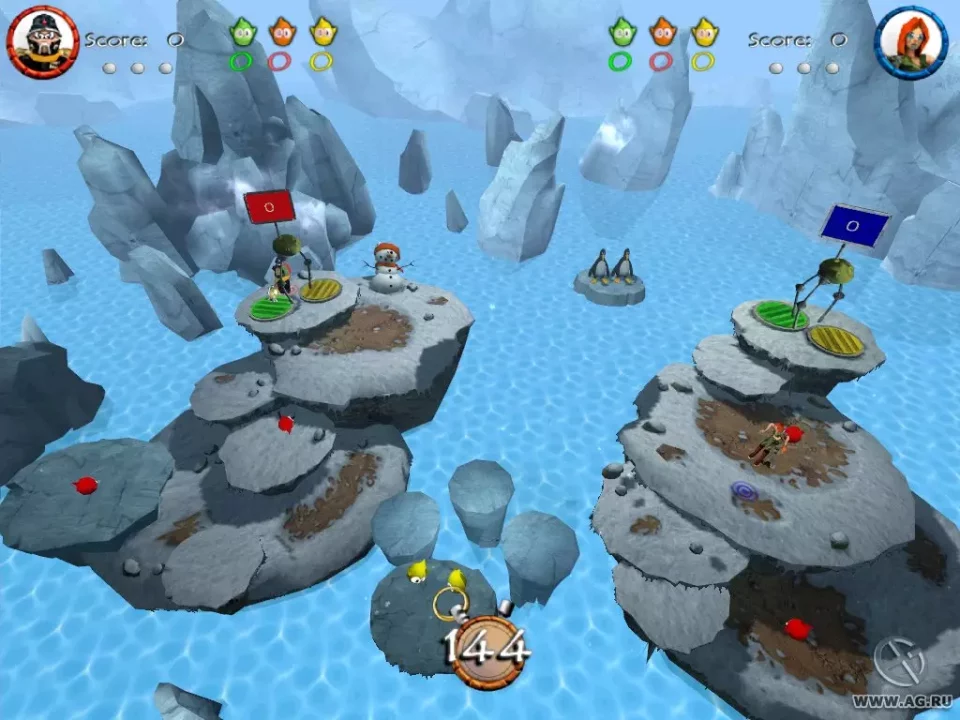Select the orange creature icon beside the helmeted portrait
This screenshot has height=720, width=960.
click(x=281, y=33)
